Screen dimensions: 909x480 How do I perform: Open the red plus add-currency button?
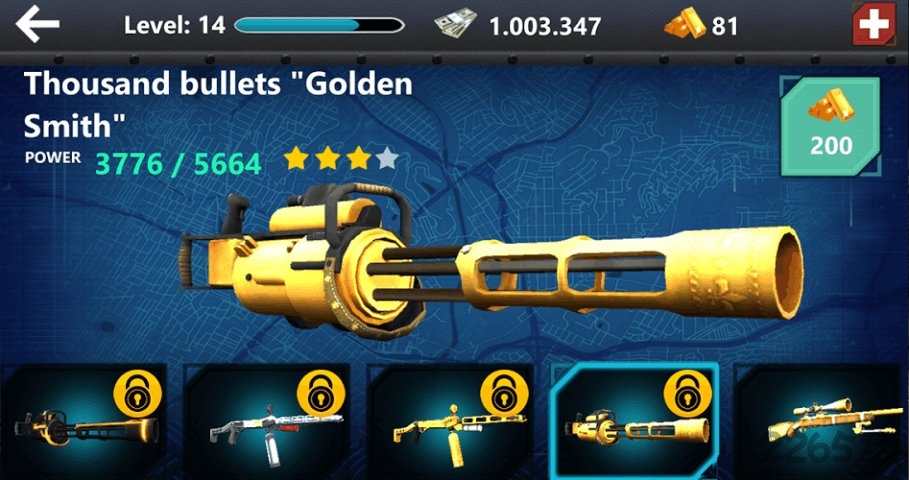(876, 25)
